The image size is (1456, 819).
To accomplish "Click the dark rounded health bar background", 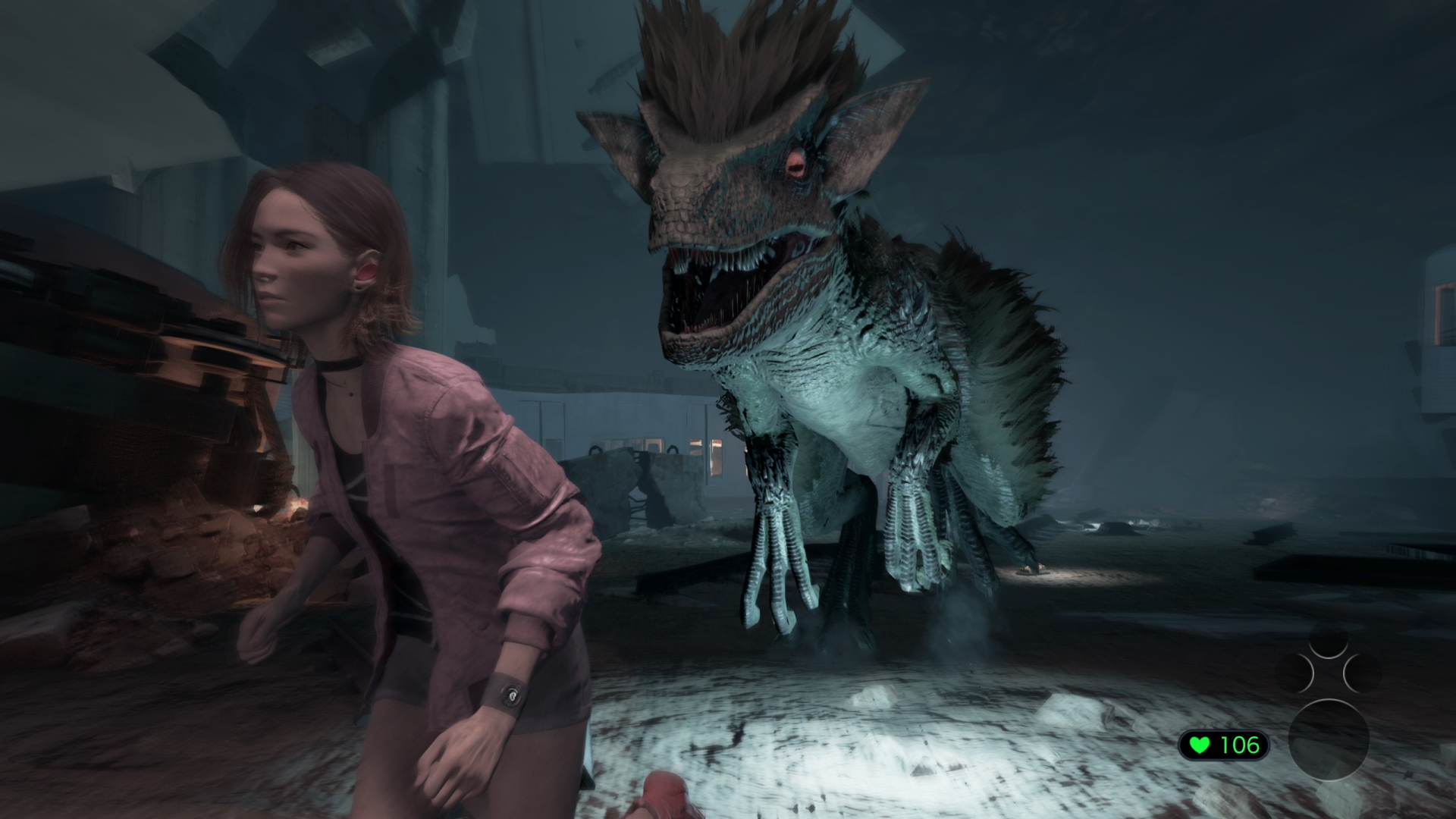I will (1223, 746).
